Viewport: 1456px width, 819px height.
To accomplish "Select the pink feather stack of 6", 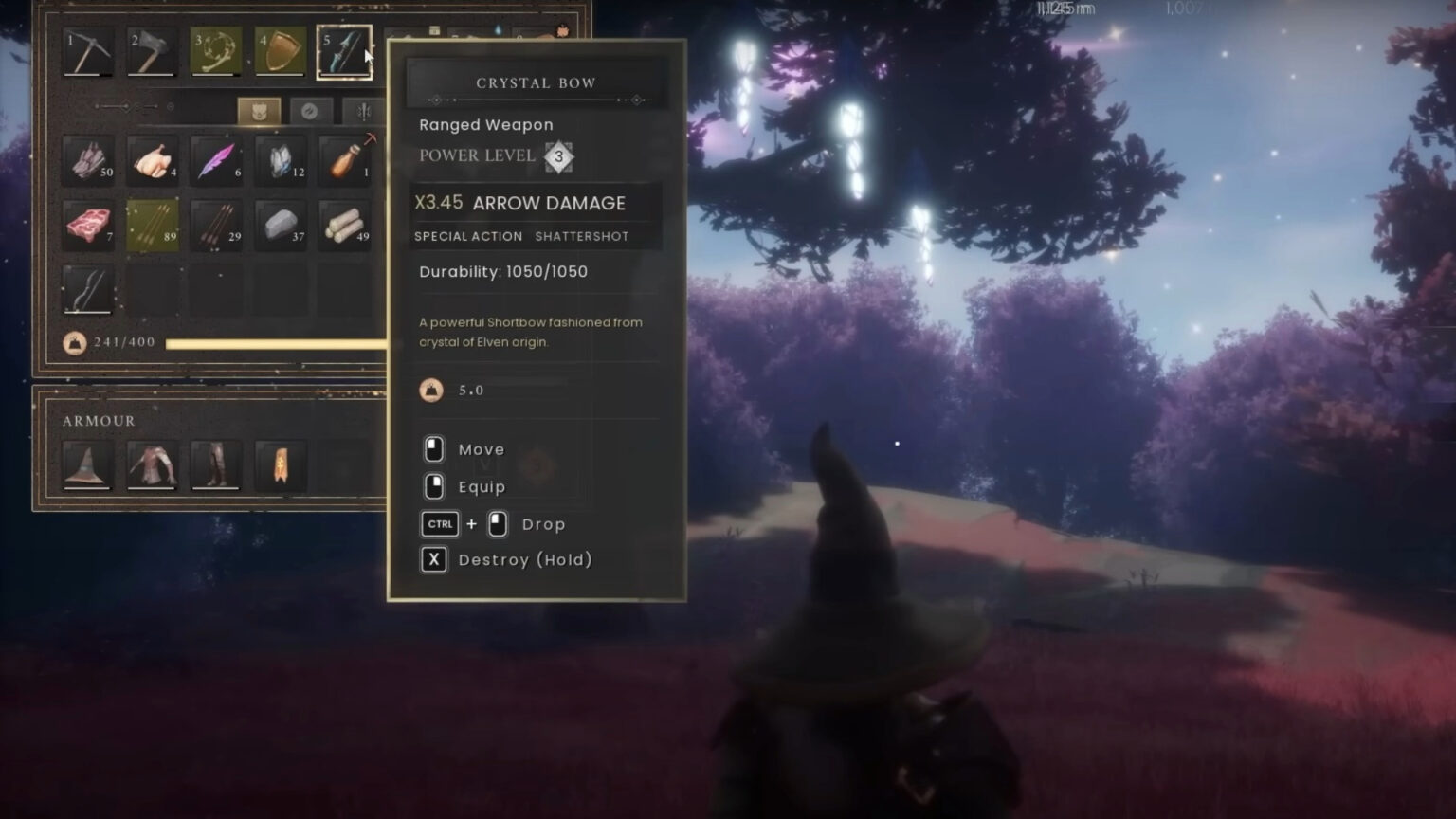I will [x=216, y=162].
